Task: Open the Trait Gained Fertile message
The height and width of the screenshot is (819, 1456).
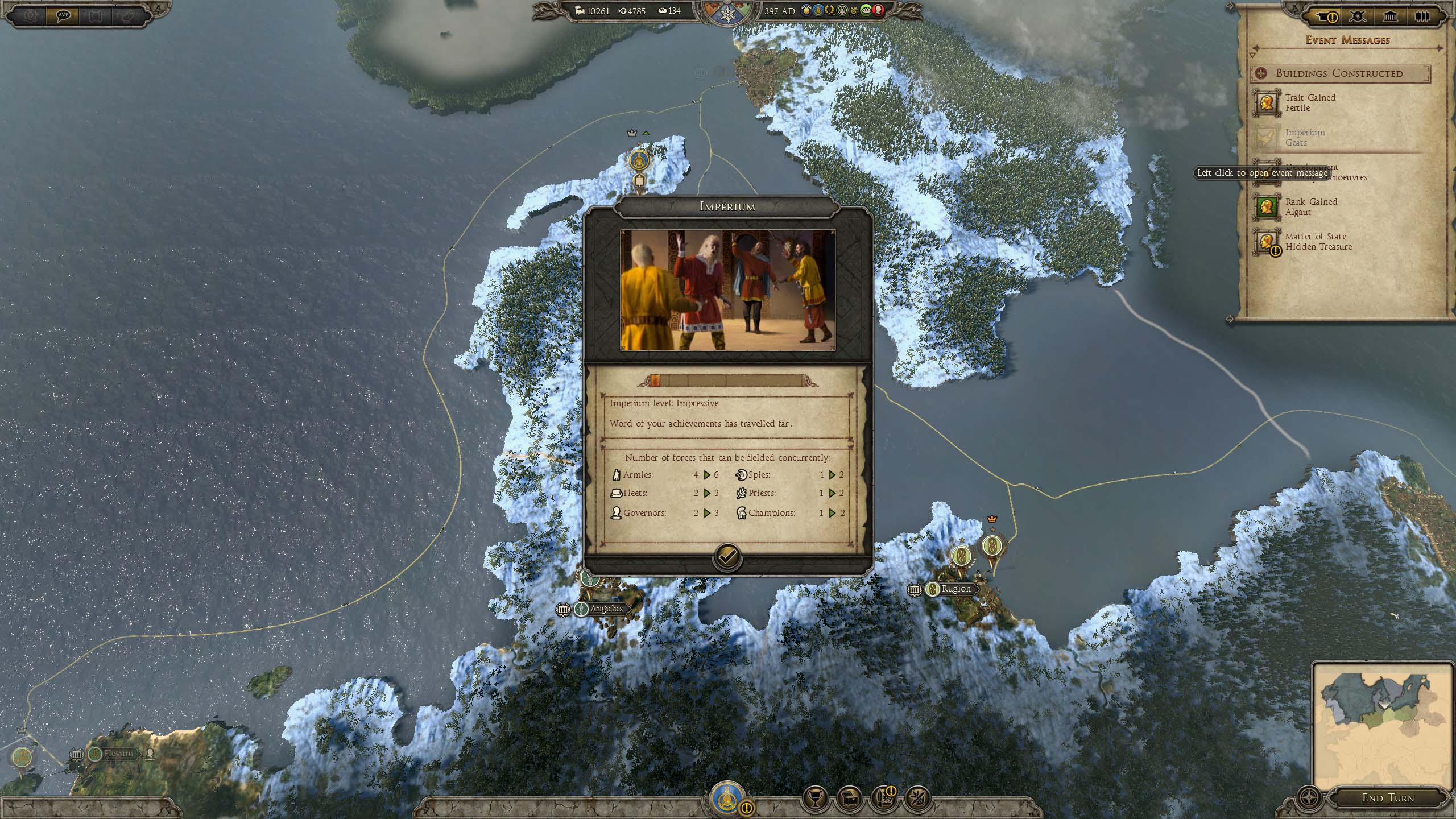Action: click(x=1309, y=103)
